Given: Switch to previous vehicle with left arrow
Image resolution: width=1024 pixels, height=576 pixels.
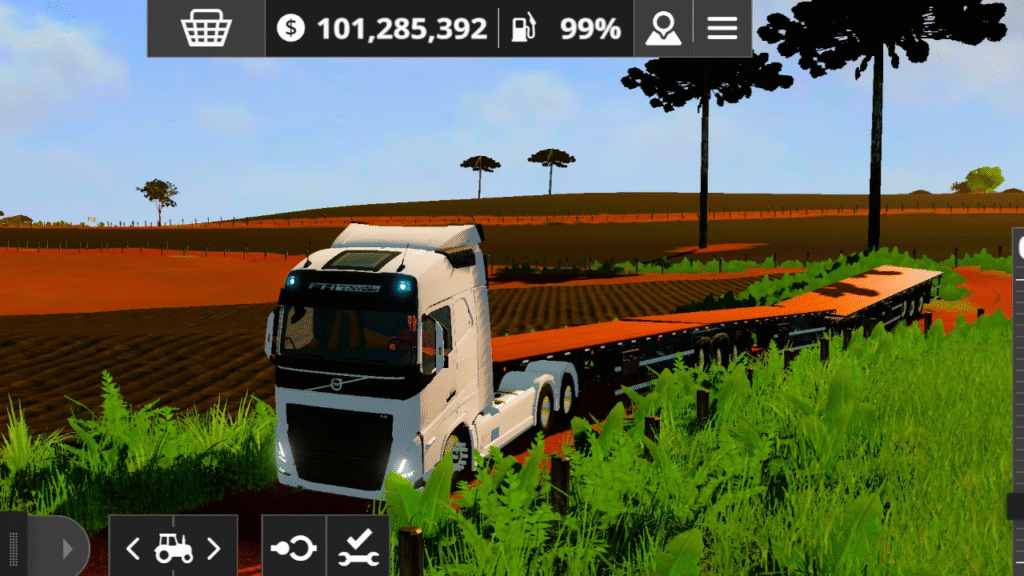Looking at the screenshot, I should (133, 547).
